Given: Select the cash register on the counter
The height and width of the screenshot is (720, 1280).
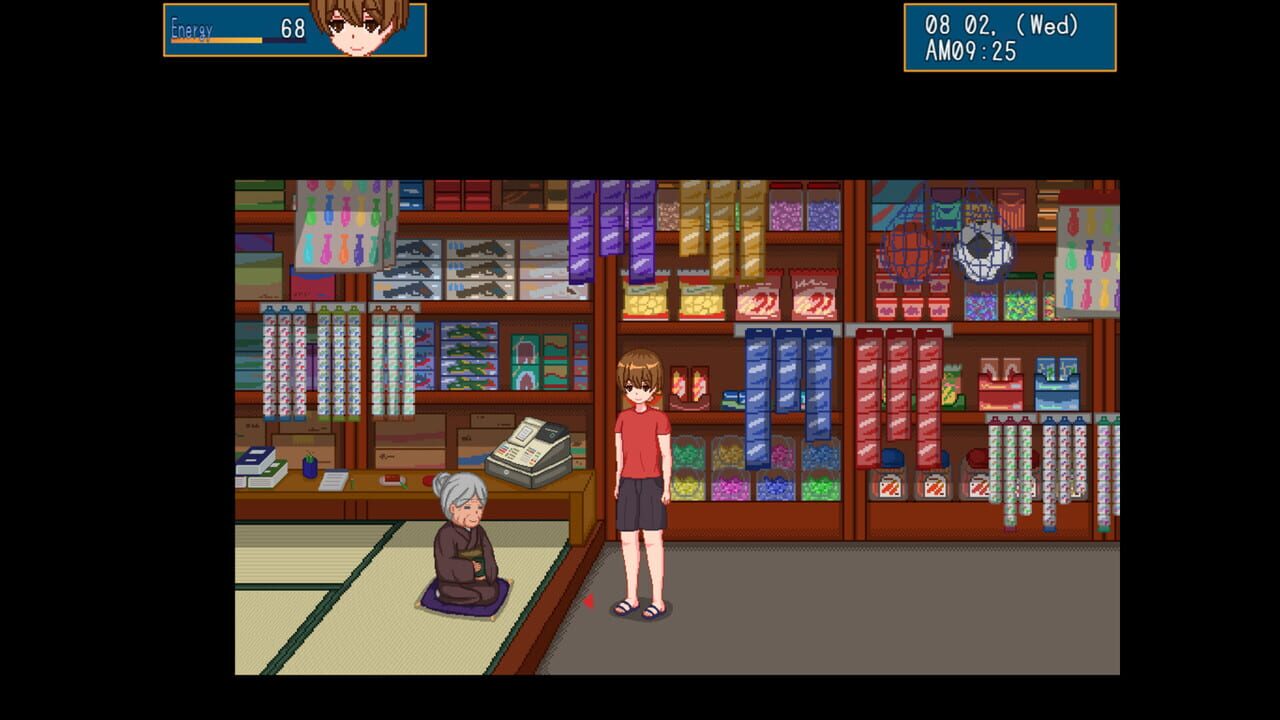Looking at the screenshot, I should click(529, 452).
